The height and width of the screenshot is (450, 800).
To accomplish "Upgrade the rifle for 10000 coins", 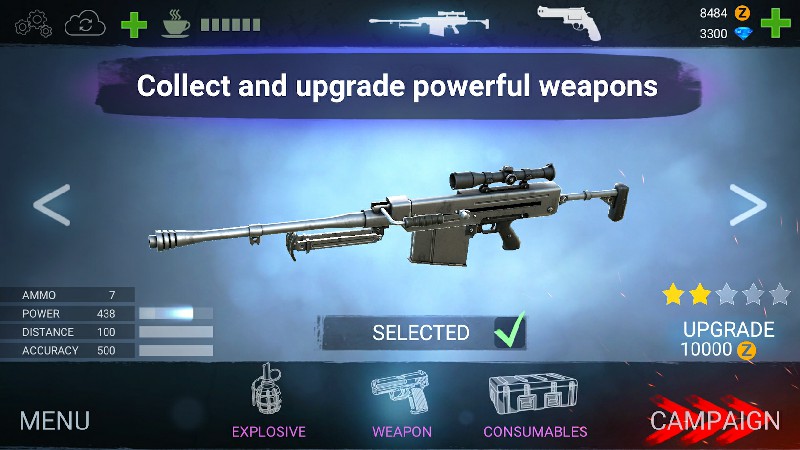I will pyautogui.click(x=727, y=339).
